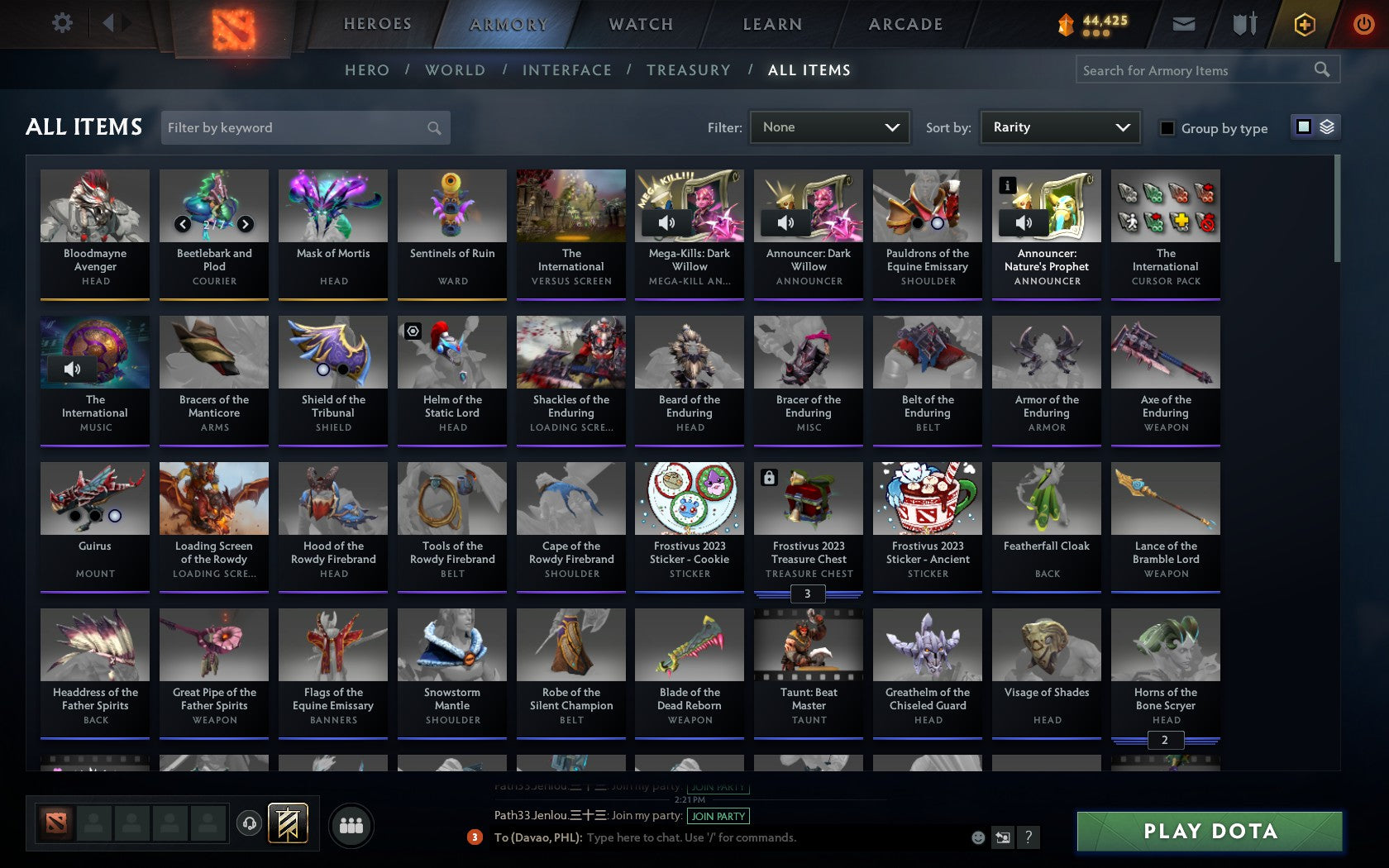The height and width of the screenshot is (868, 1389).
Task: Click the Dota Plus hexagon icon
Action: click(x=1304, y=24)
